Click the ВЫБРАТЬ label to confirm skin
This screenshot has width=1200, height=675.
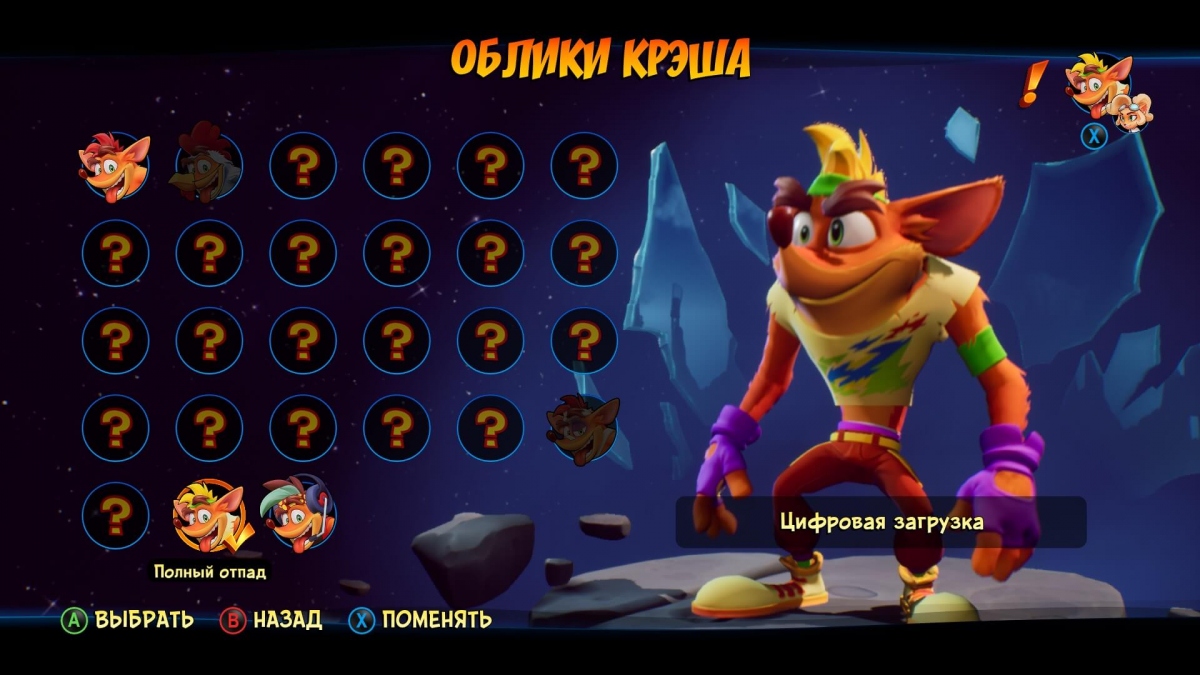pos(144,620)
